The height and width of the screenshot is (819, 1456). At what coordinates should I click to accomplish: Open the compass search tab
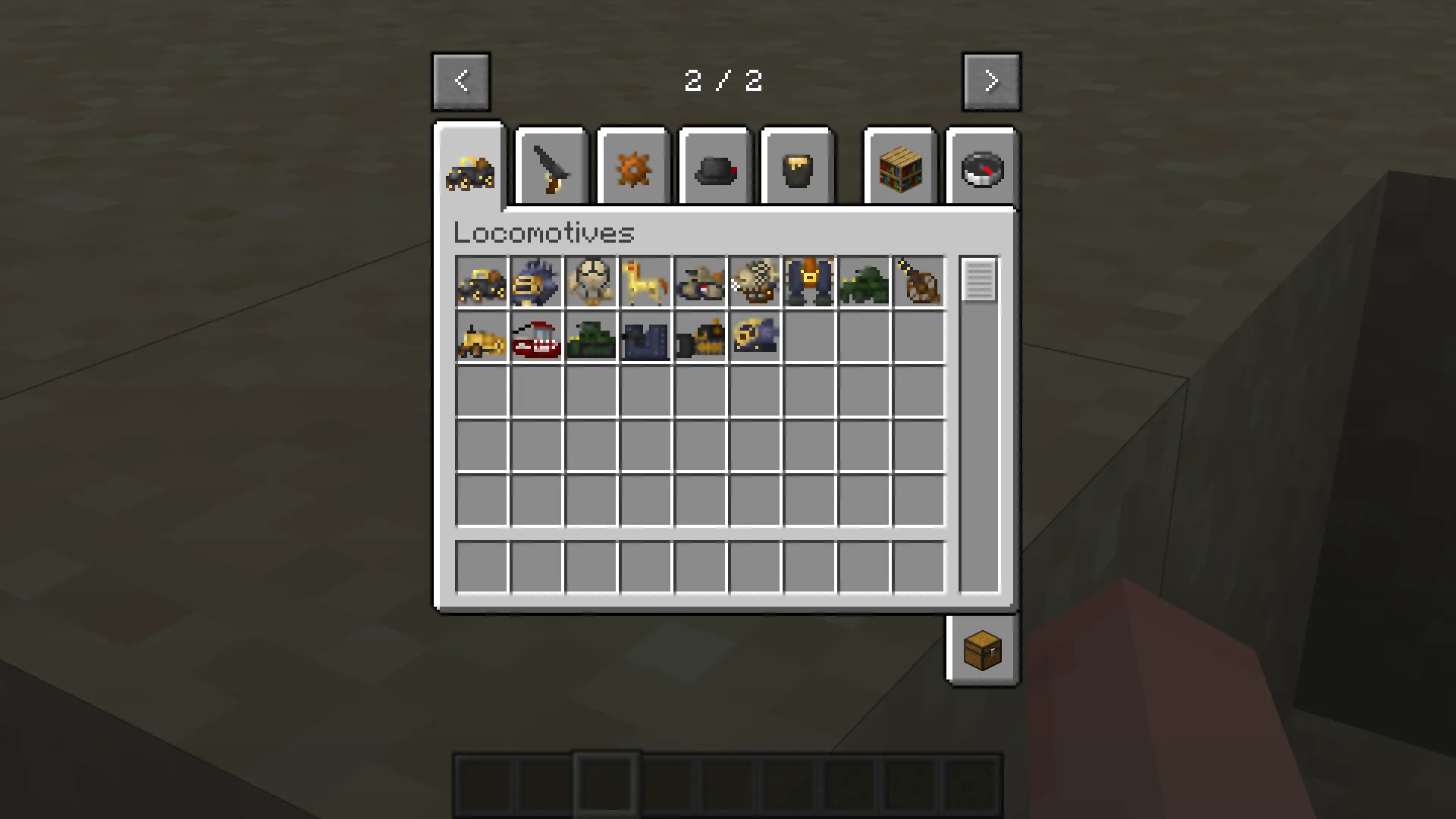tap(981, 167)
